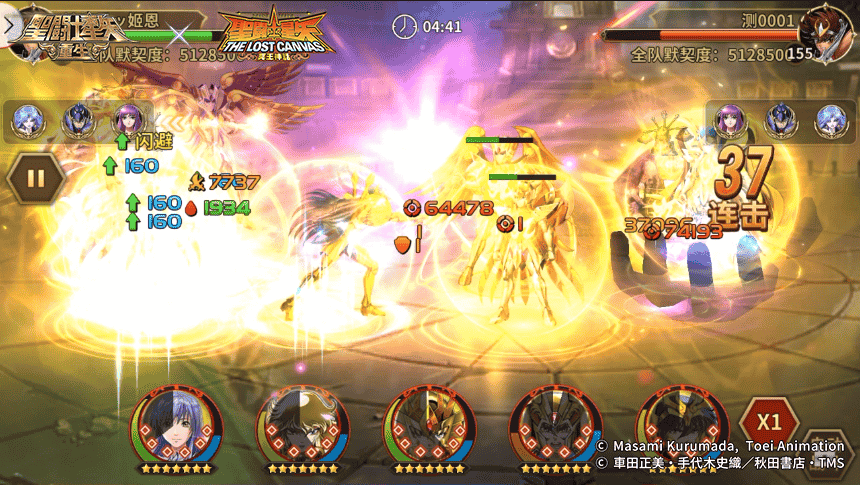Expand the arrow tab at top-left corner
The image size is (860, 485).
12,27
